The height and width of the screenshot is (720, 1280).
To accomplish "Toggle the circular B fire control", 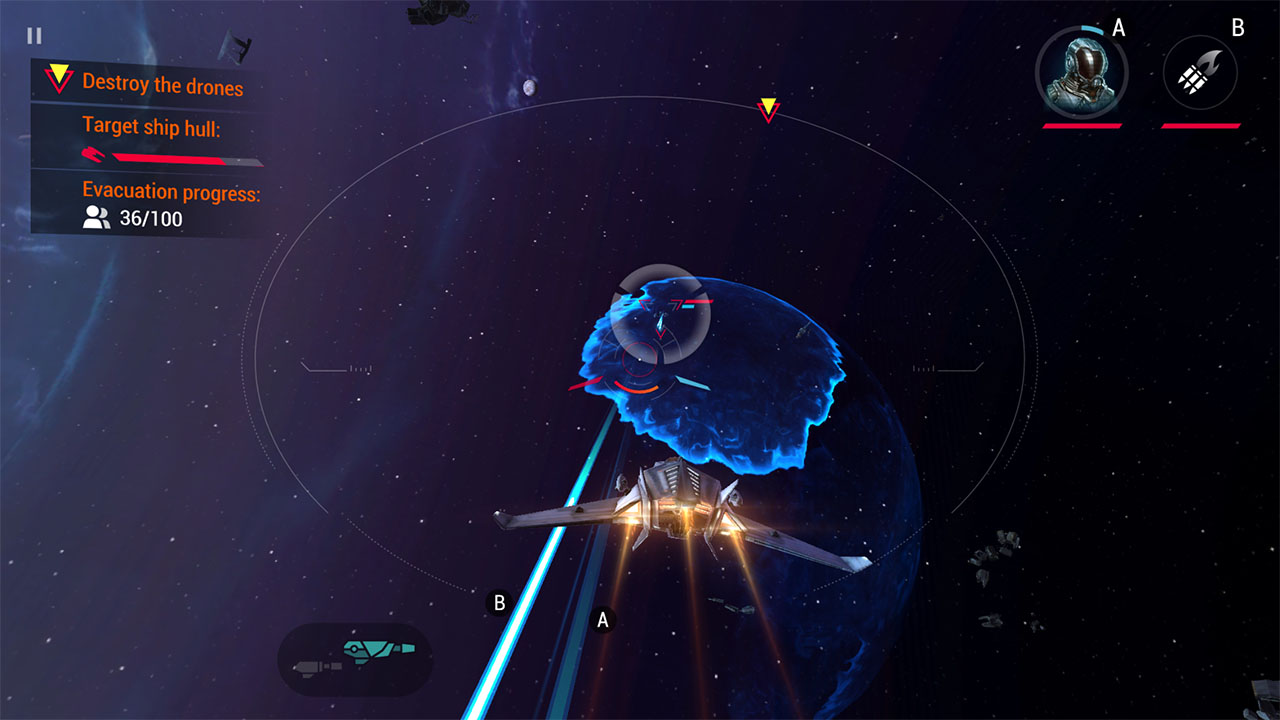I will (497, 602).
